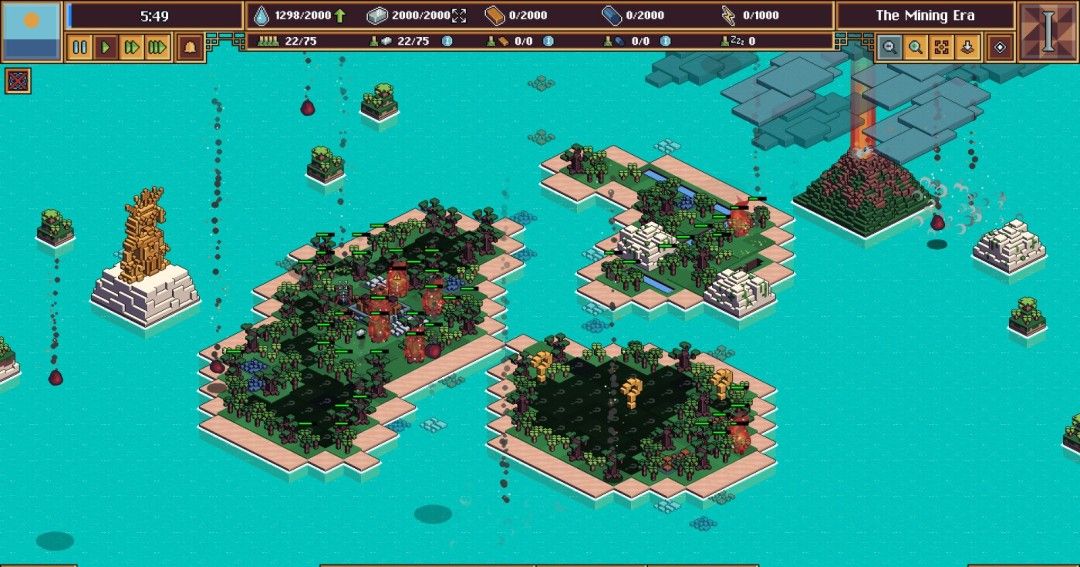Zoom in with the plus magnifier
Viewport: 1080px width, 567px height.
915,47
